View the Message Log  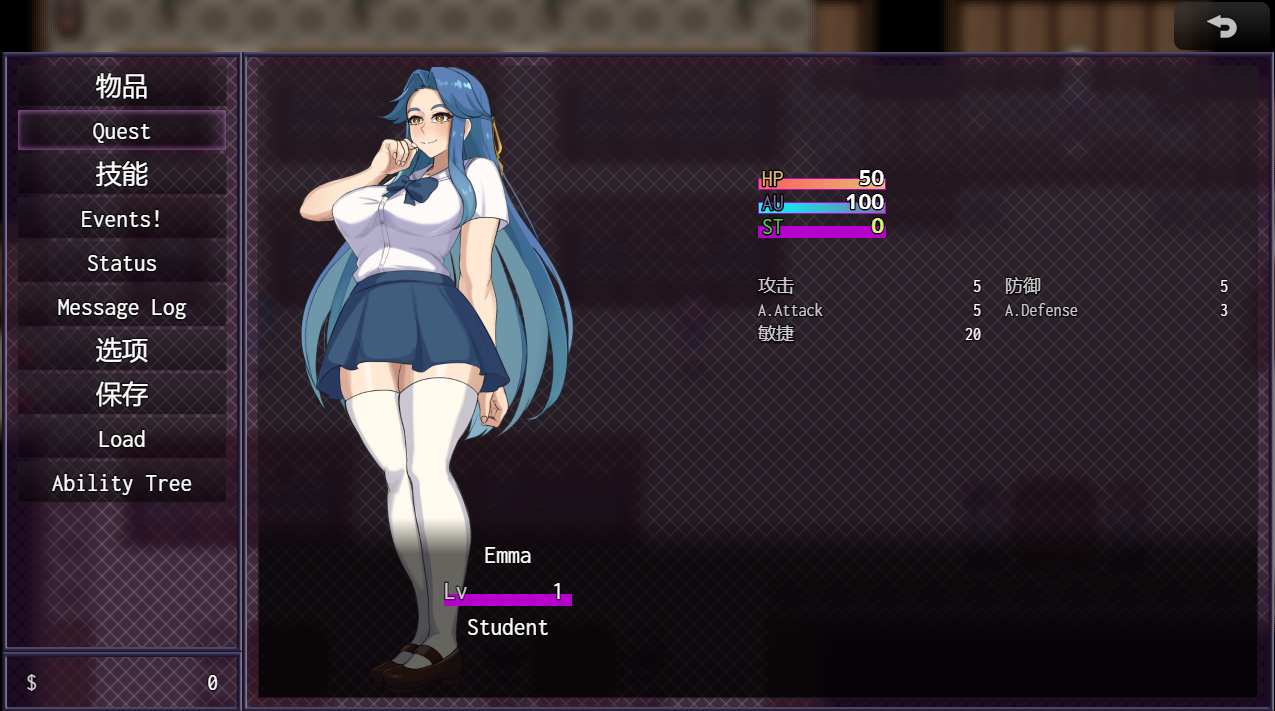pyautogui.click(x=121, y=307)
